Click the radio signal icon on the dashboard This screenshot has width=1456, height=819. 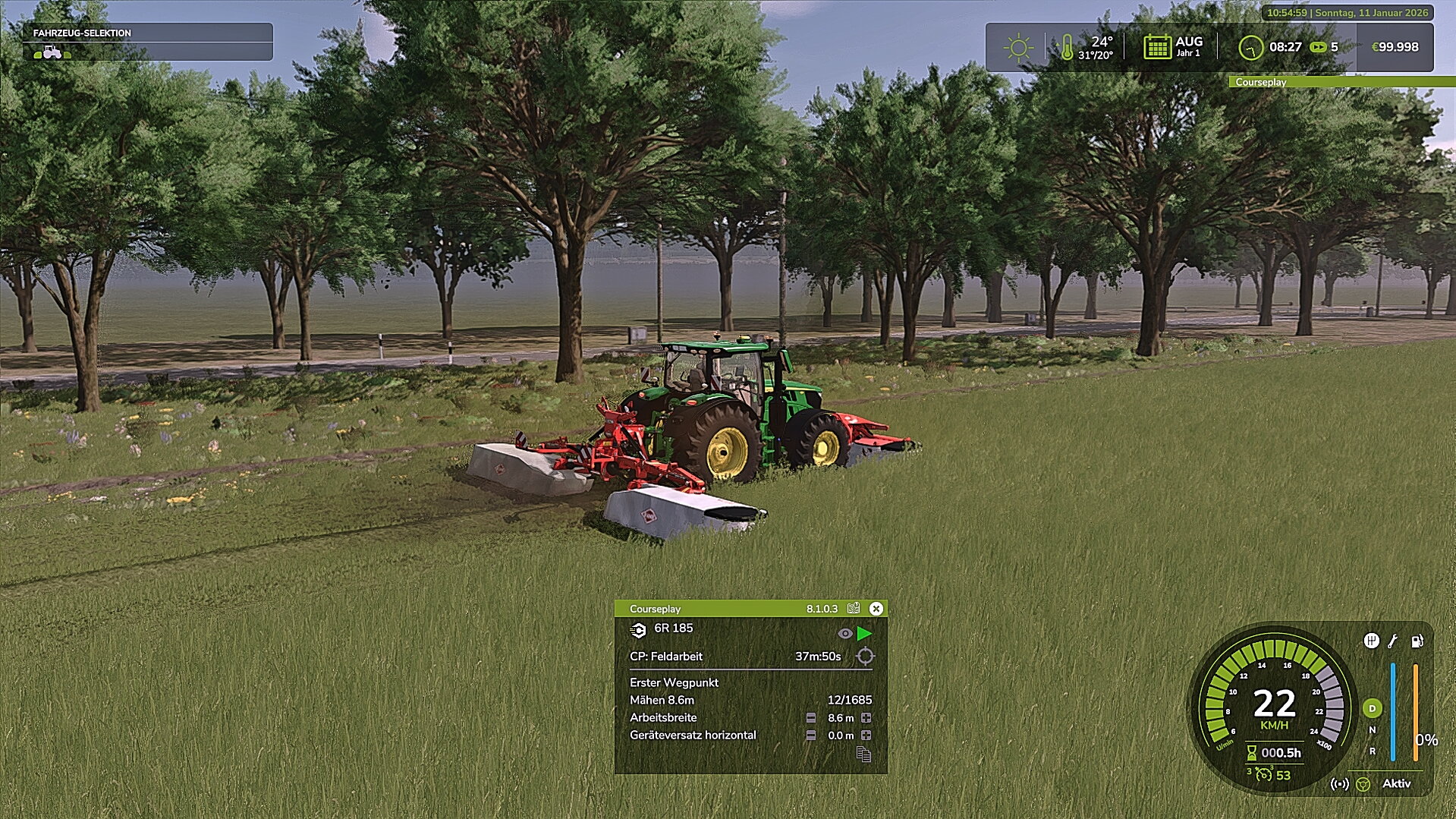click(x=1340, y=783)
